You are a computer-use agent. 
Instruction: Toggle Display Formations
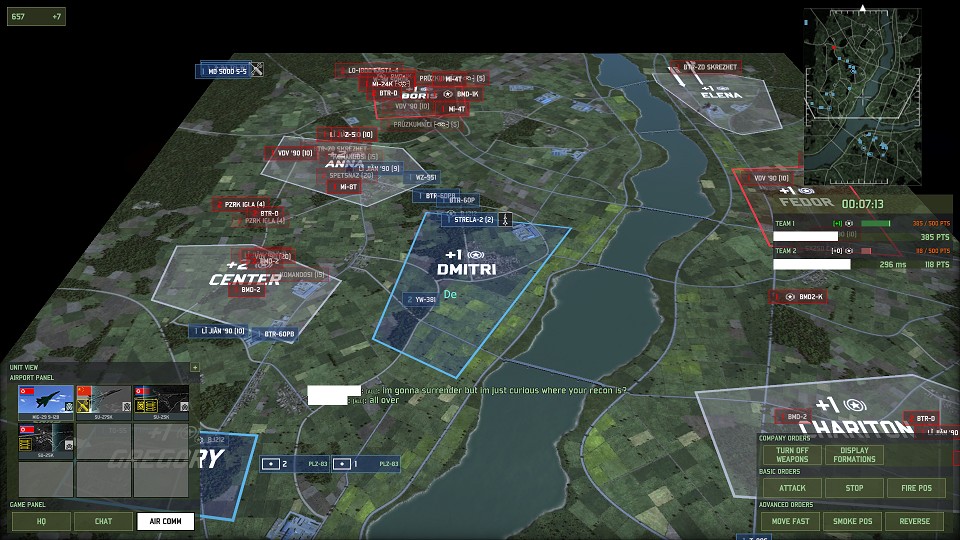click(854, 455)
